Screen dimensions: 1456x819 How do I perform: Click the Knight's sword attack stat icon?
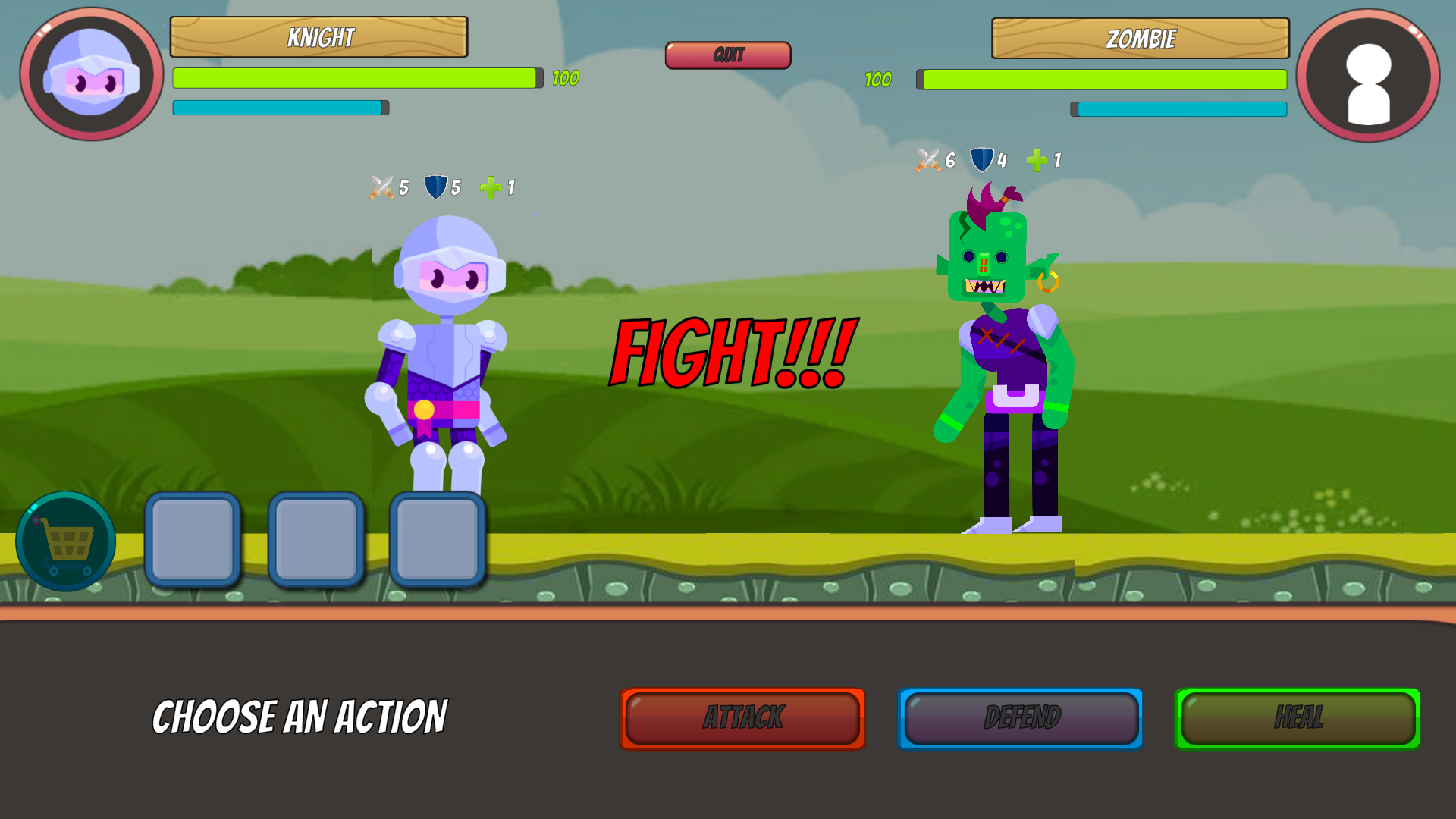pyautogui.click(x=380, y=187)
